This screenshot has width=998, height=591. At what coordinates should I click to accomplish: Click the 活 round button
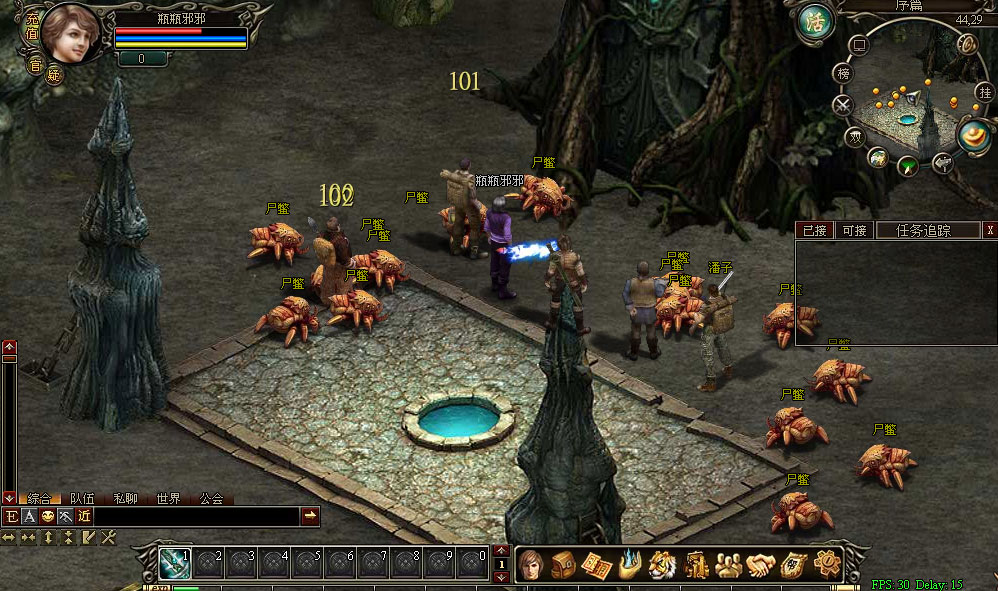point(816,23)
